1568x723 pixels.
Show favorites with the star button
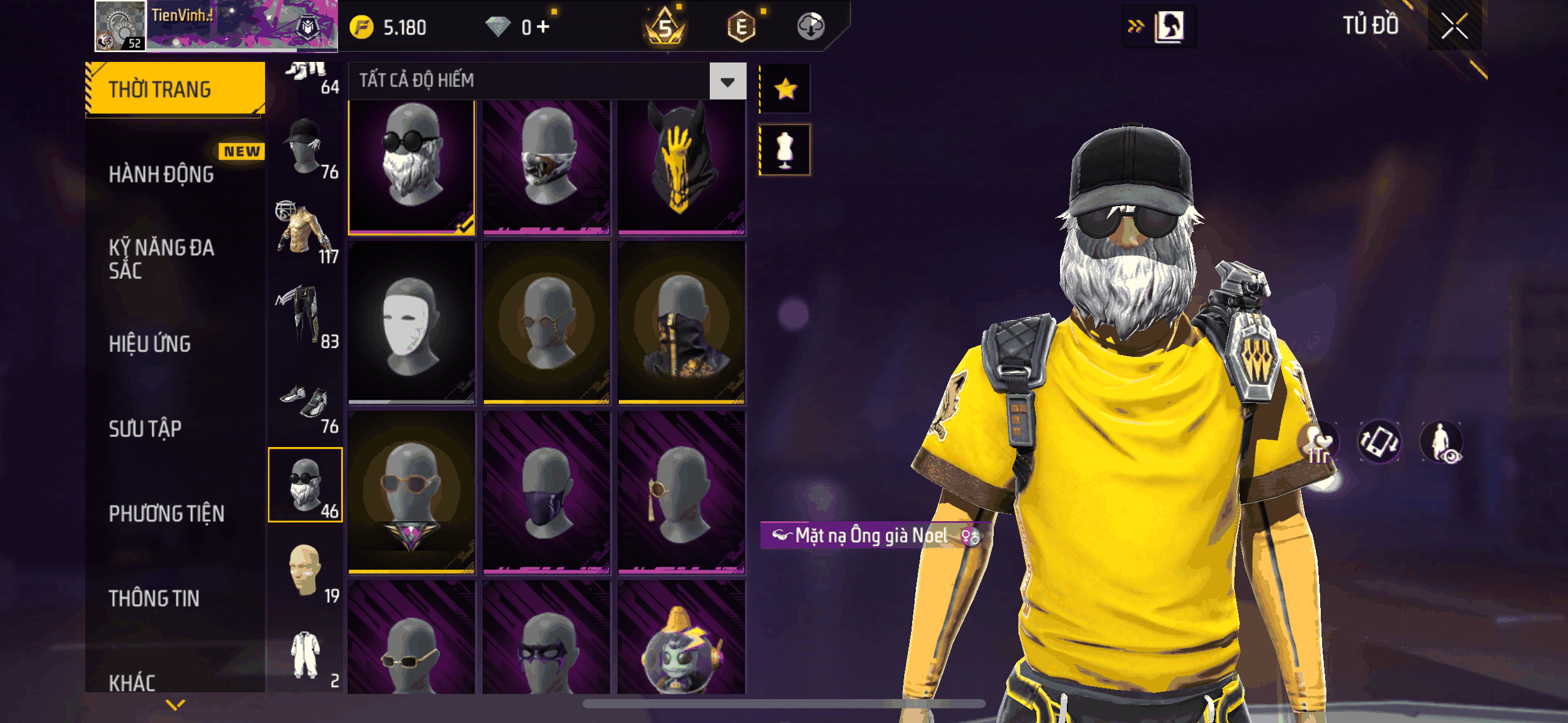pos(785,90)
